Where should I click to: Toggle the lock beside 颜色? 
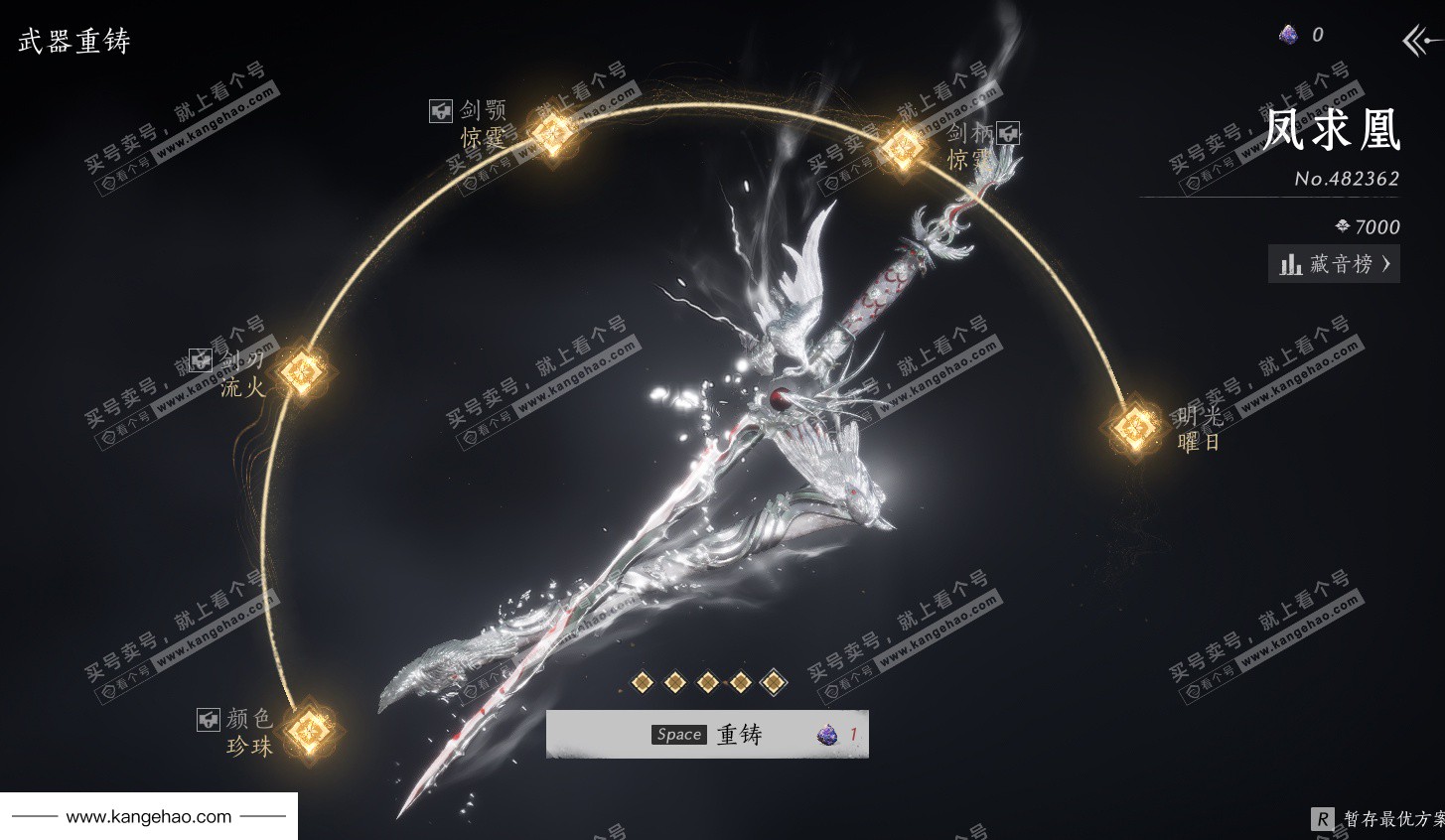pyautogui.click(x=208, y=719)
